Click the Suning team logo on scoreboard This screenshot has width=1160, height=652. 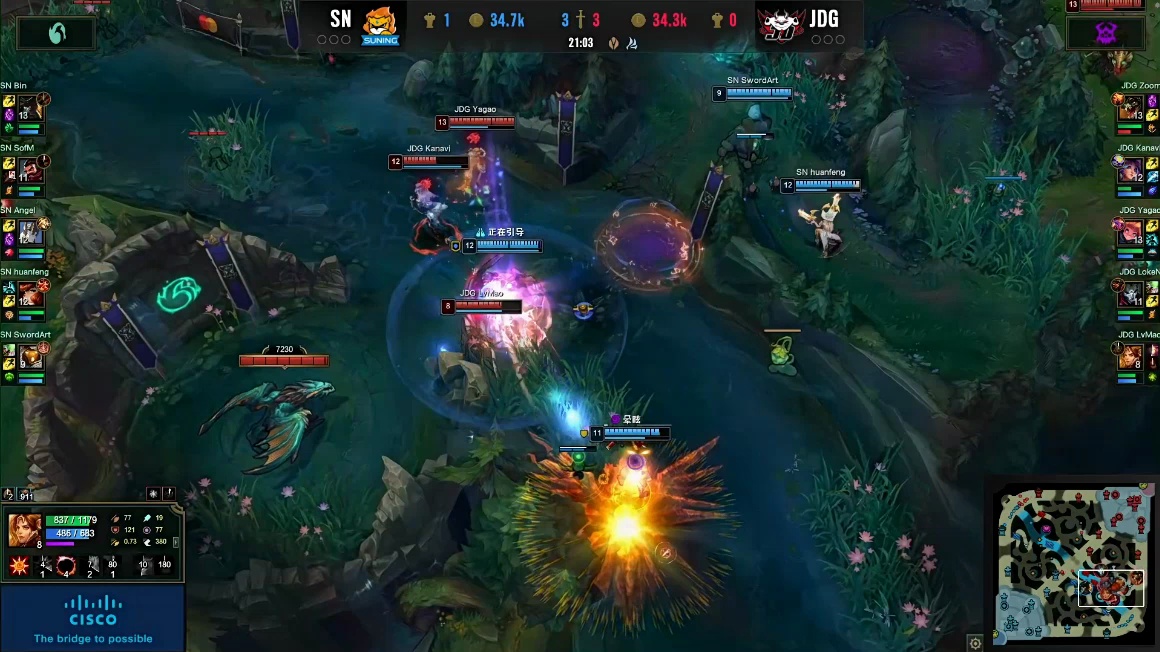point(380,24)
